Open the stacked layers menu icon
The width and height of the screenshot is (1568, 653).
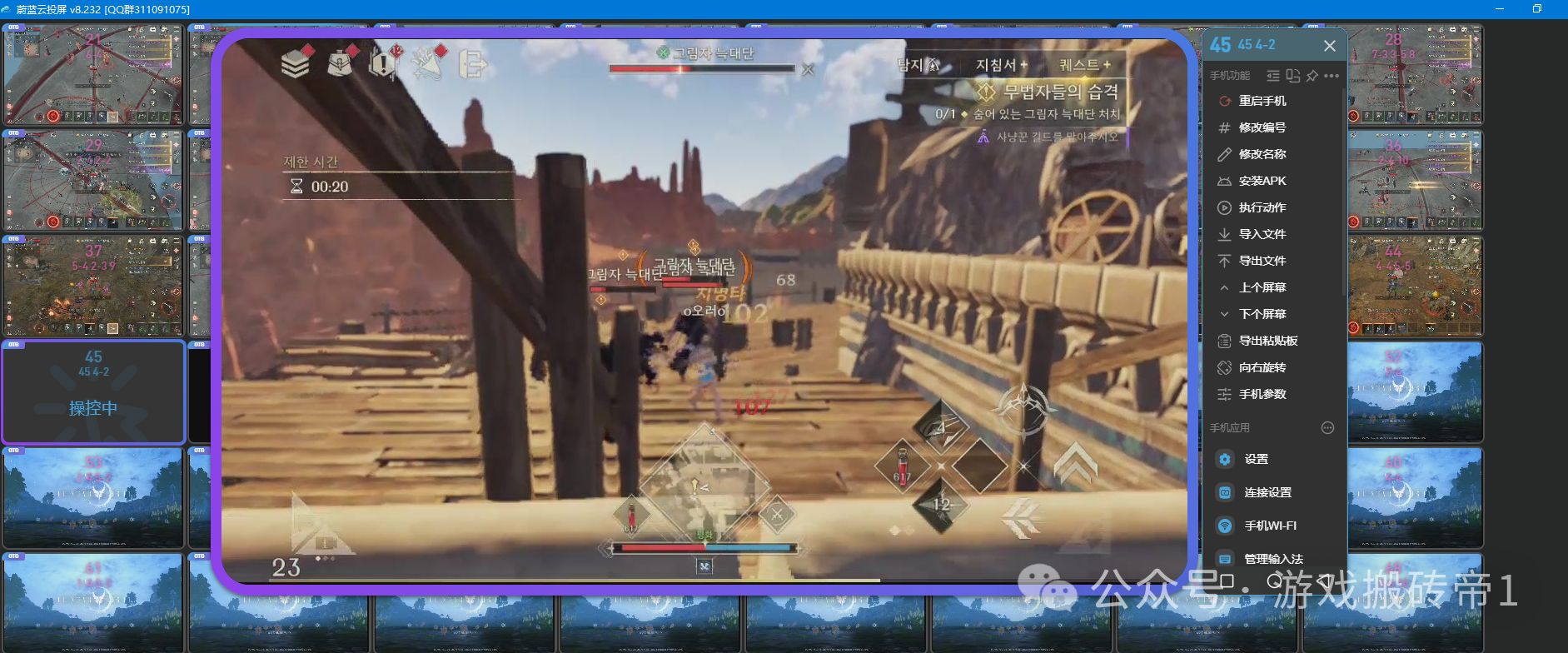click(x=296, y=62)
